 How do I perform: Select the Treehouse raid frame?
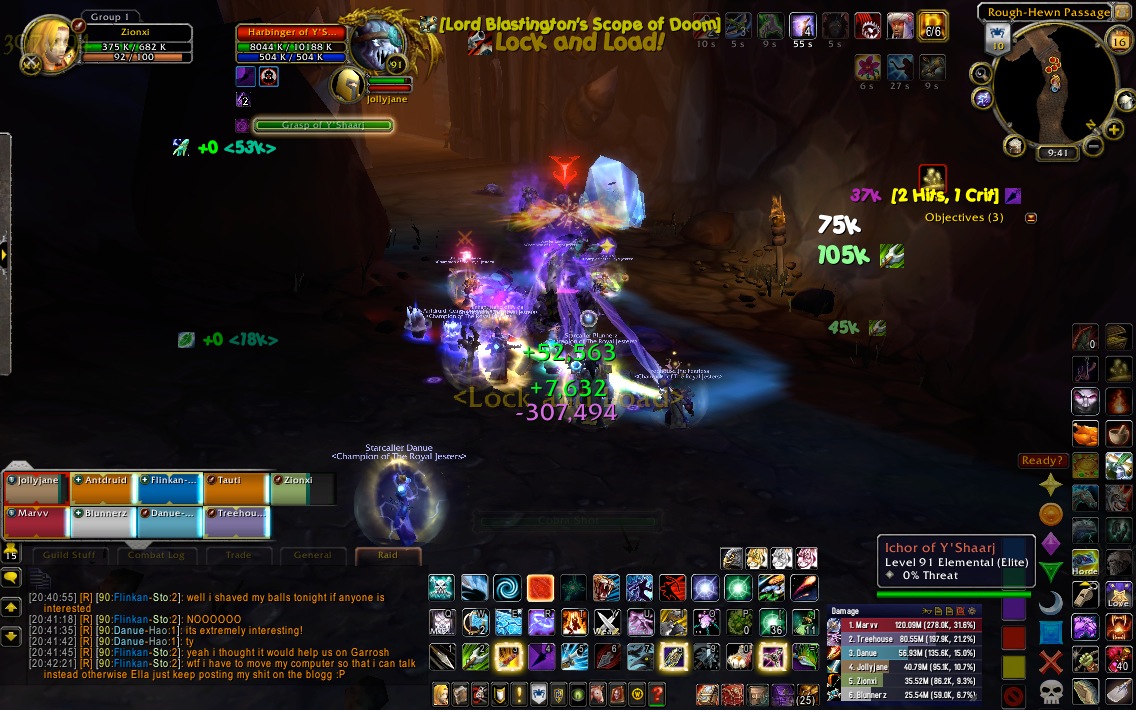pyautogui.click(x=236, y=521)
